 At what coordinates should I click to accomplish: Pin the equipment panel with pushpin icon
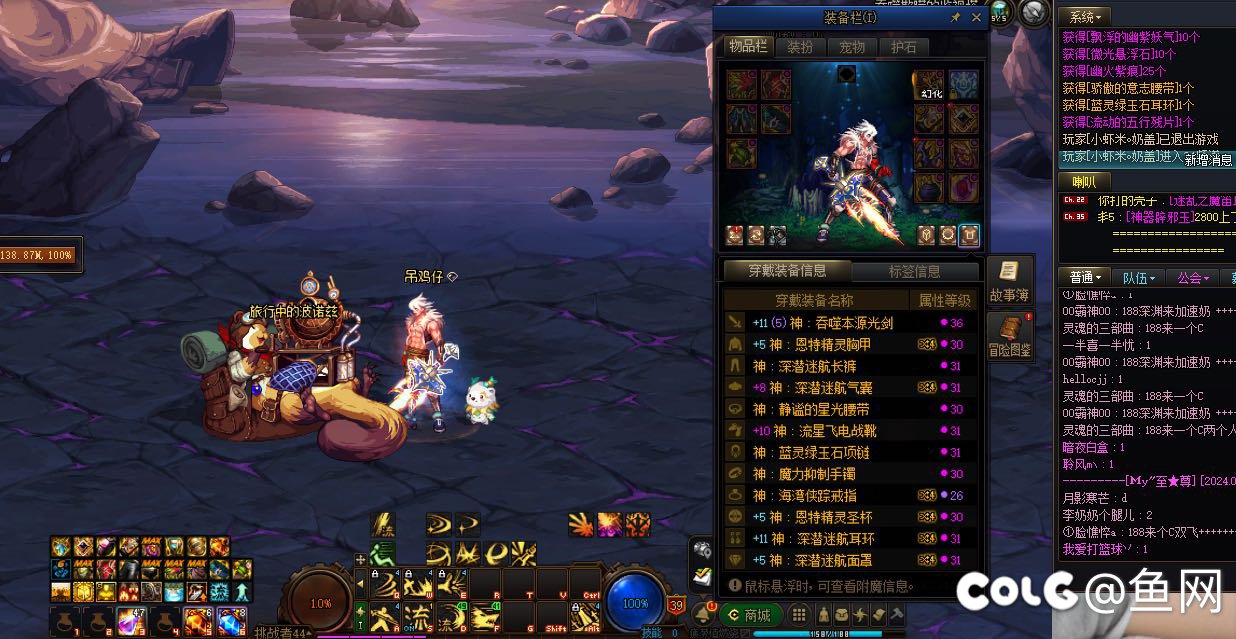point(956,18)
